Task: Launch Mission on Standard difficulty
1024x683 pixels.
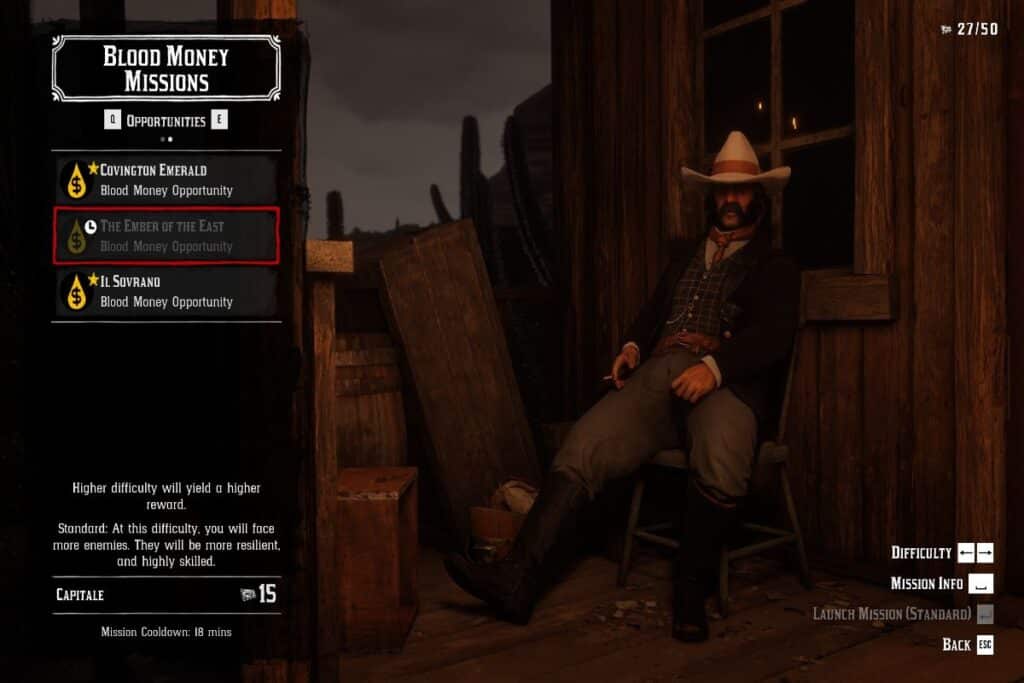Action: point(891,614)
